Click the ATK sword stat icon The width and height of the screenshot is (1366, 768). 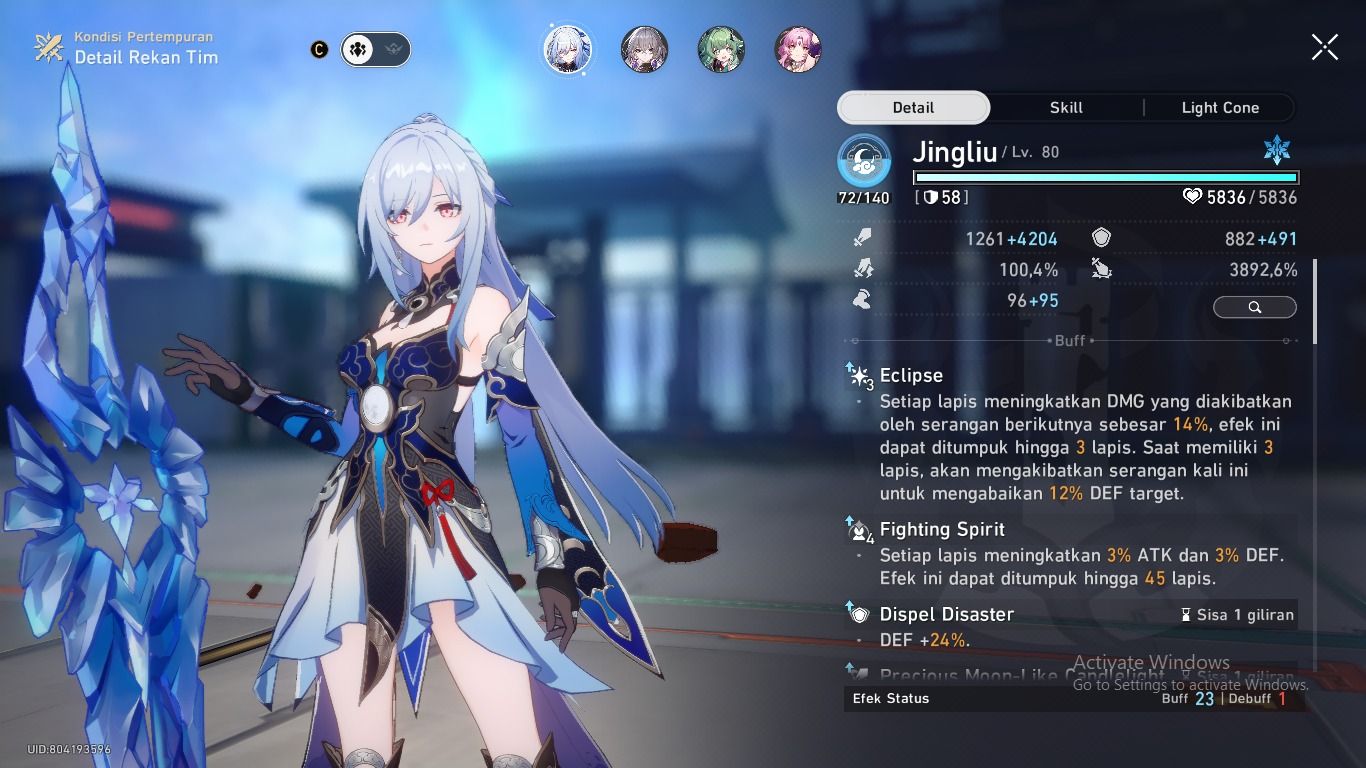tap(862, 238)
